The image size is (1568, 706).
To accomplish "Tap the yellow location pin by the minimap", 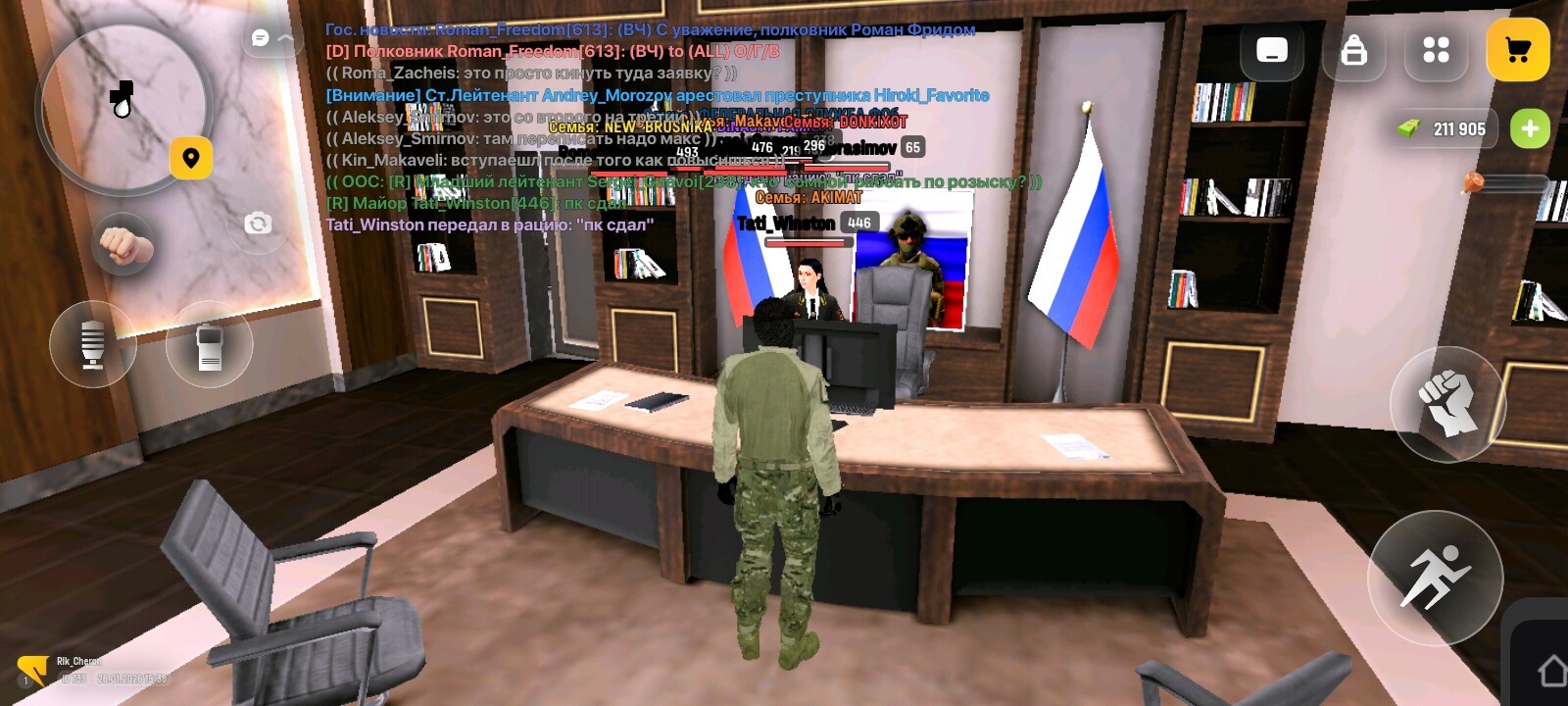I will (x=192, y=157).
